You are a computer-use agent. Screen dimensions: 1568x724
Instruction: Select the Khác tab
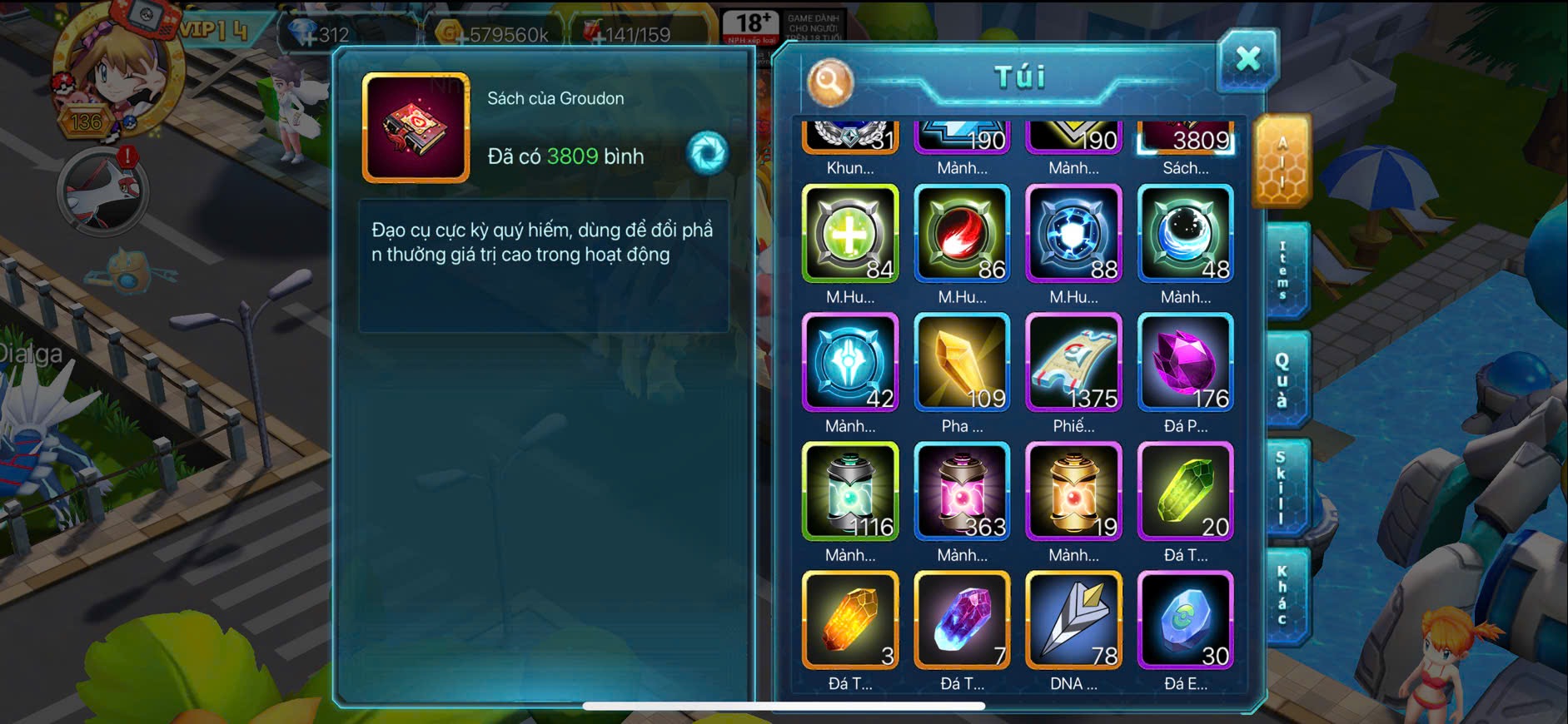(1283, 596)
